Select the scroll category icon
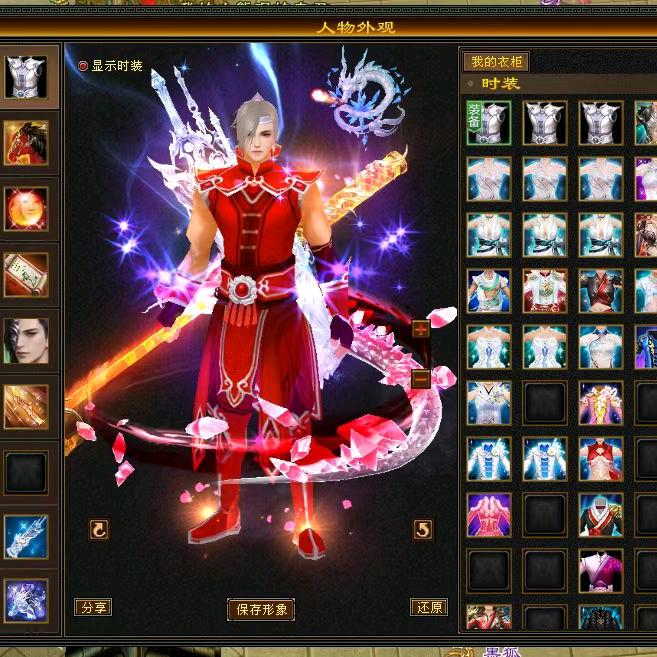This screenshot has height=657, width=657. tap(26, 274)
